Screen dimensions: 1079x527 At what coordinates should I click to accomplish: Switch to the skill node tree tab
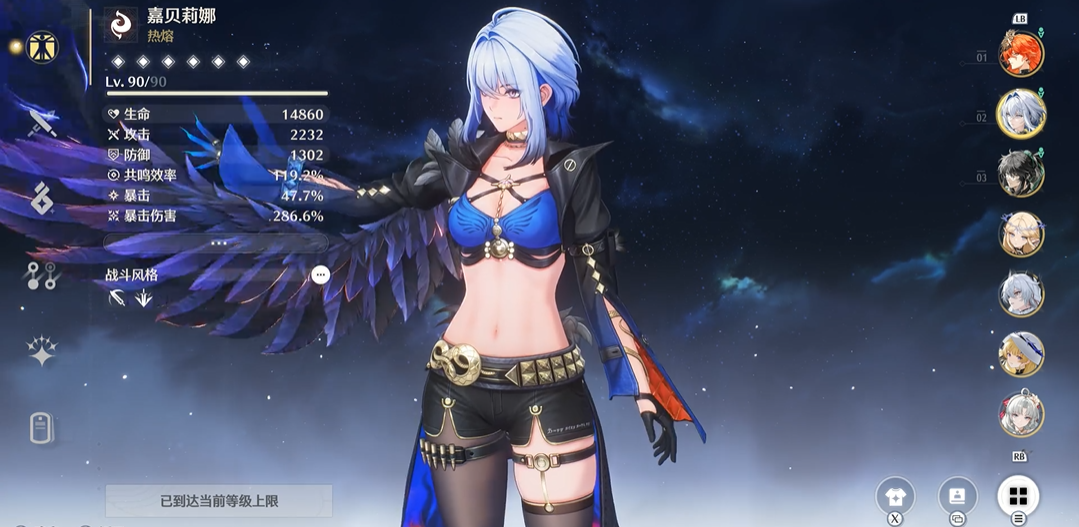pyautogui.click(x=42, y=276)
